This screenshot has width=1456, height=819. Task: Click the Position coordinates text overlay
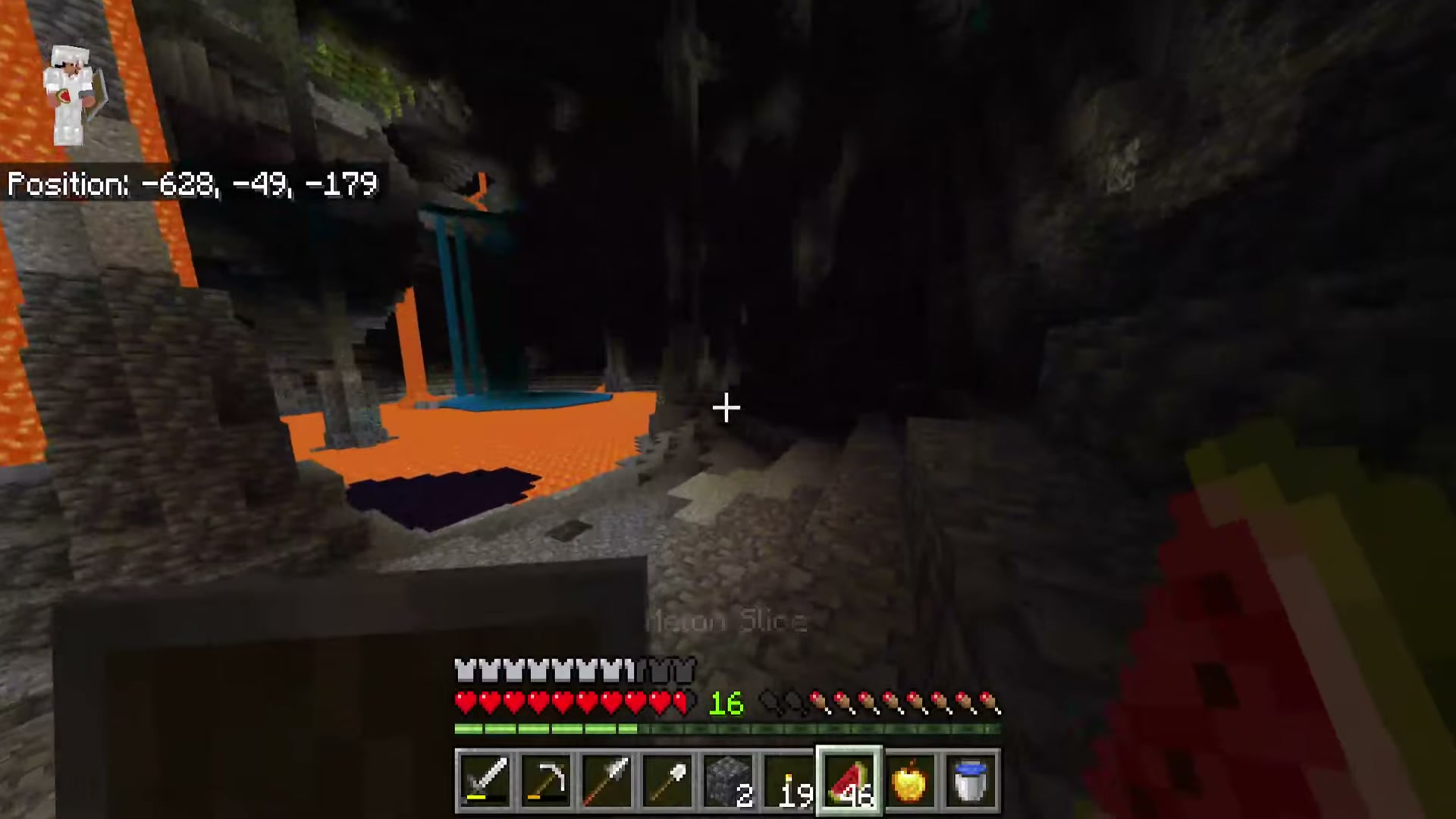[192, 184]
